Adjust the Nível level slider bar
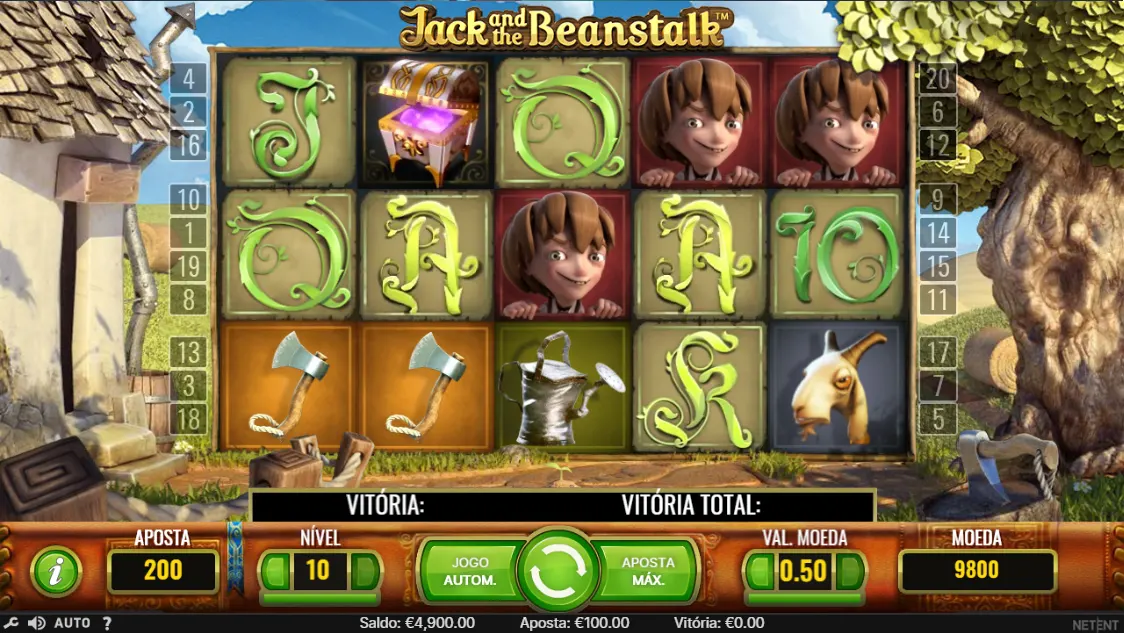 (320, 598)
